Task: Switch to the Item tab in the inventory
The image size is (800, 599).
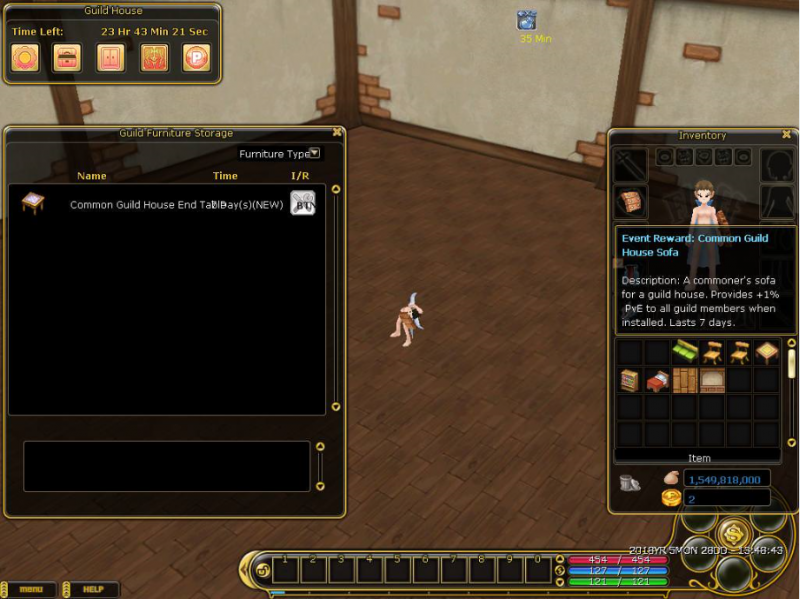Action: pyautogui.click(x=699, y=458)
